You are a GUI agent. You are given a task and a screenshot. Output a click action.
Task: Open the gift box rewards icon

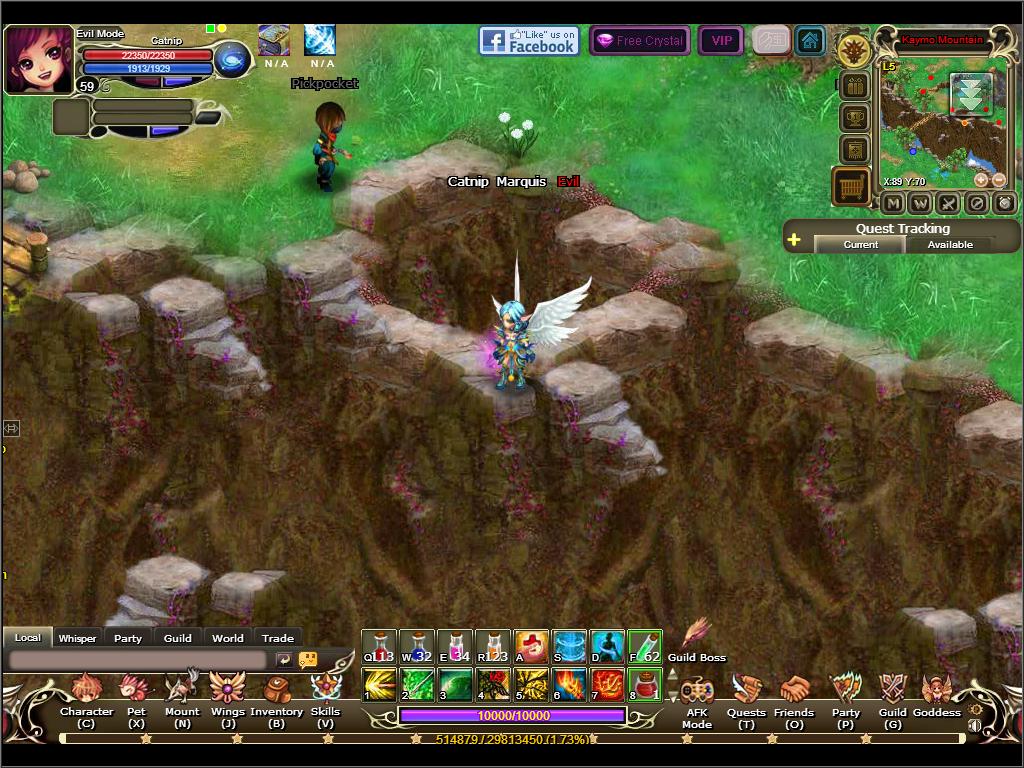click(853, 86)
